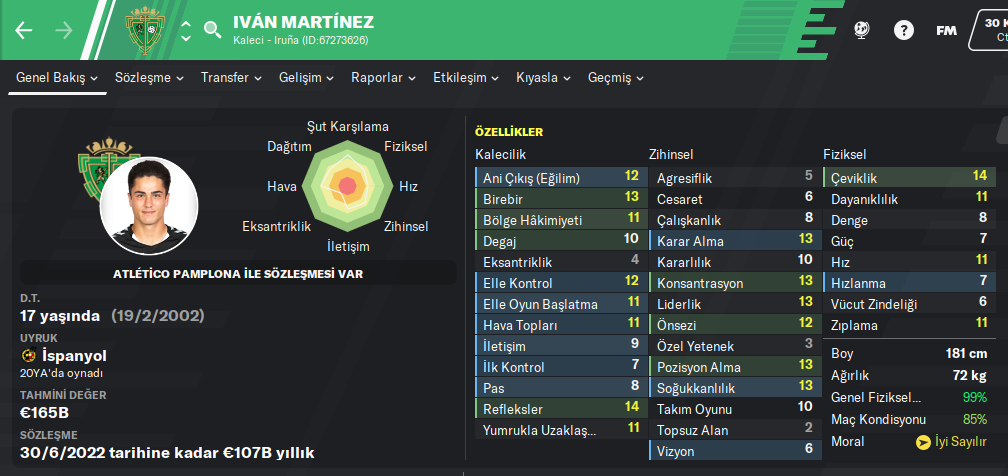Click the globe and football icon

[862, 30]
